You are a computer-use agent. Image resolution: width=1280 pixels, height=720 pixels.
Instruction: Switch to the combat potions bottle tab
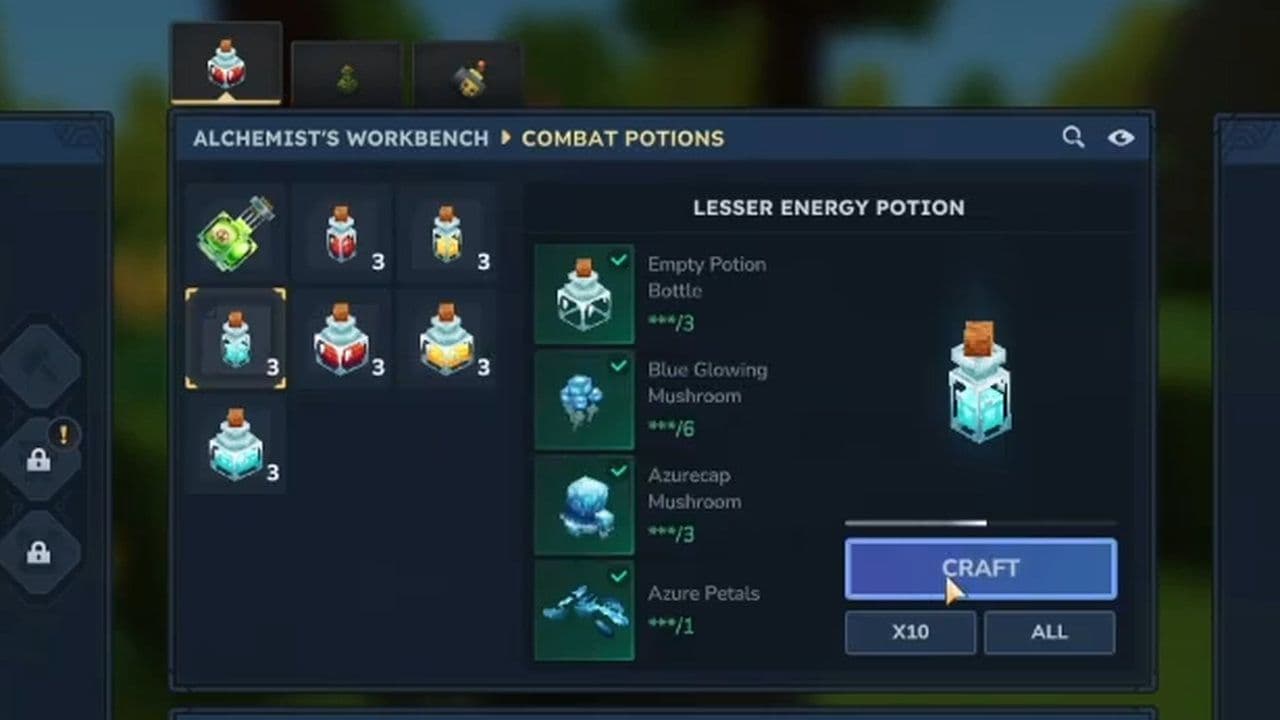coord(227,63)
